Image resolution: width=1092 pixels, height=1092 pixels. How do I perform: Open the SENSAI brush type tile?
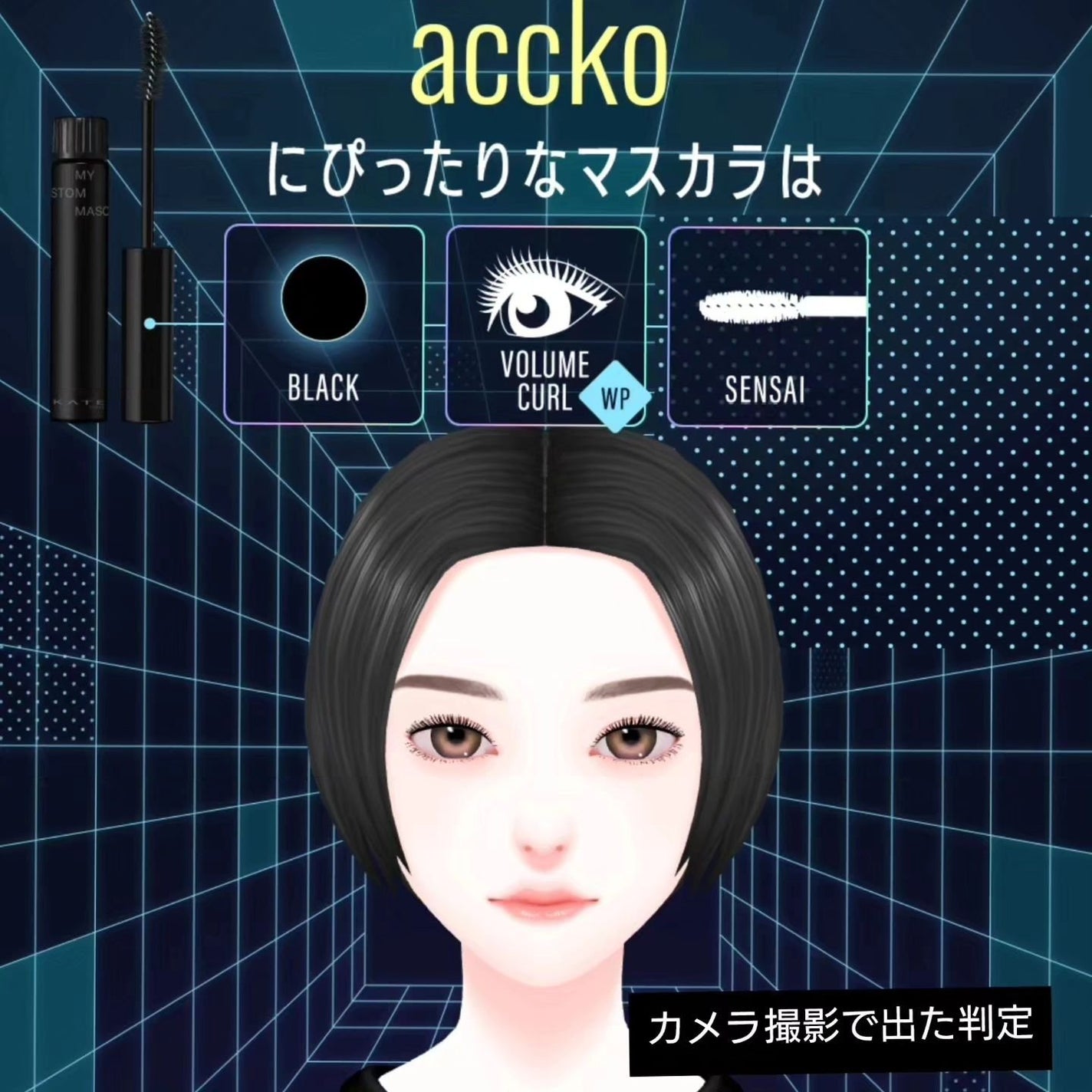tap(767, 325)
